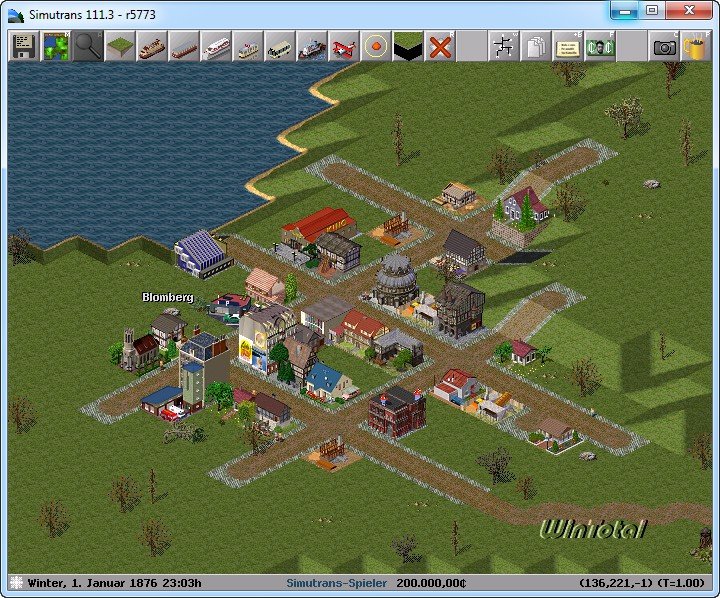This screenshot has width=720, height=598.
Task: Open the line management network icon
Action: click(x=504, y=46)
